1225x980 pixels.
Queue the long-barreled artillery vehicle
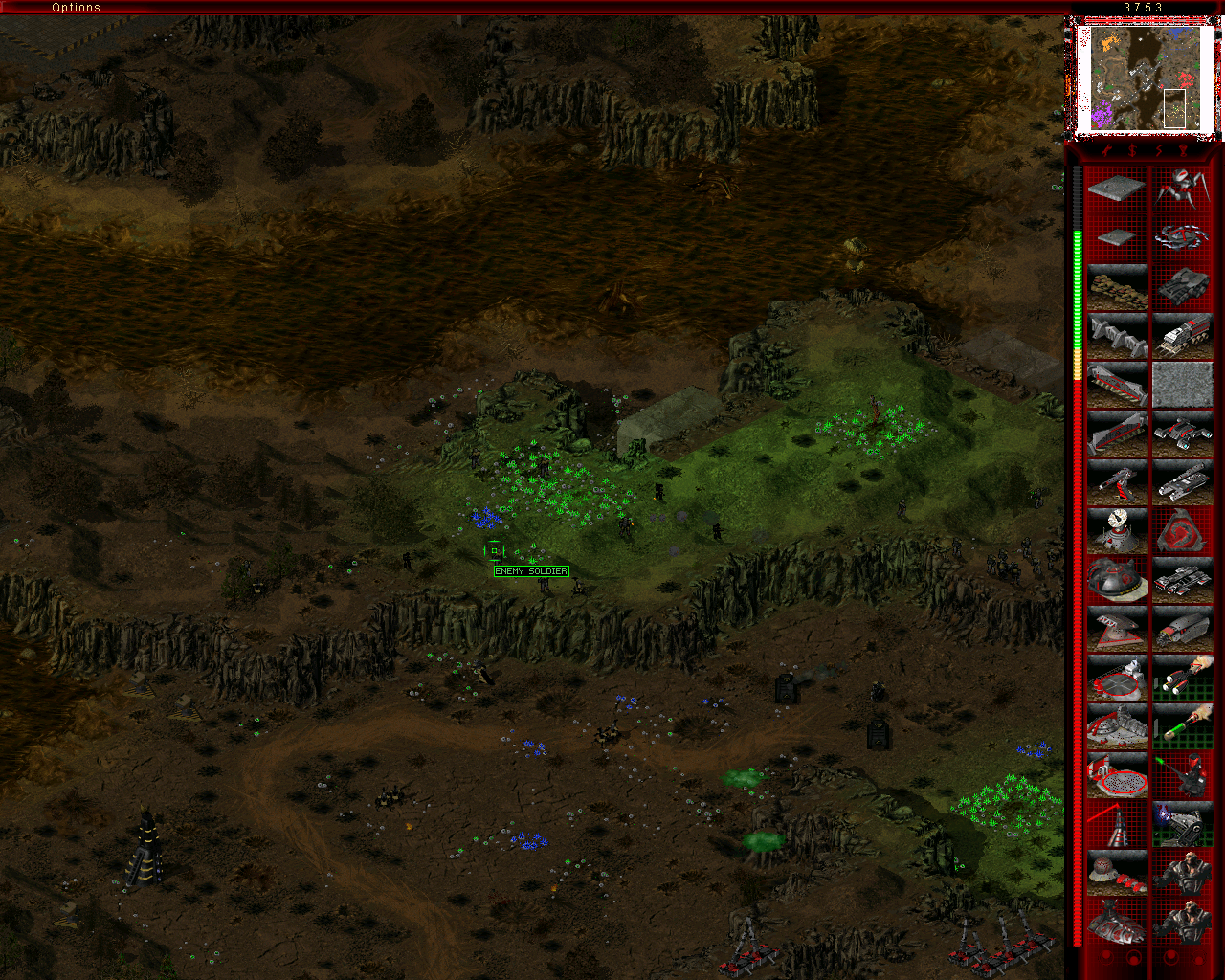tap(1183, 481)
